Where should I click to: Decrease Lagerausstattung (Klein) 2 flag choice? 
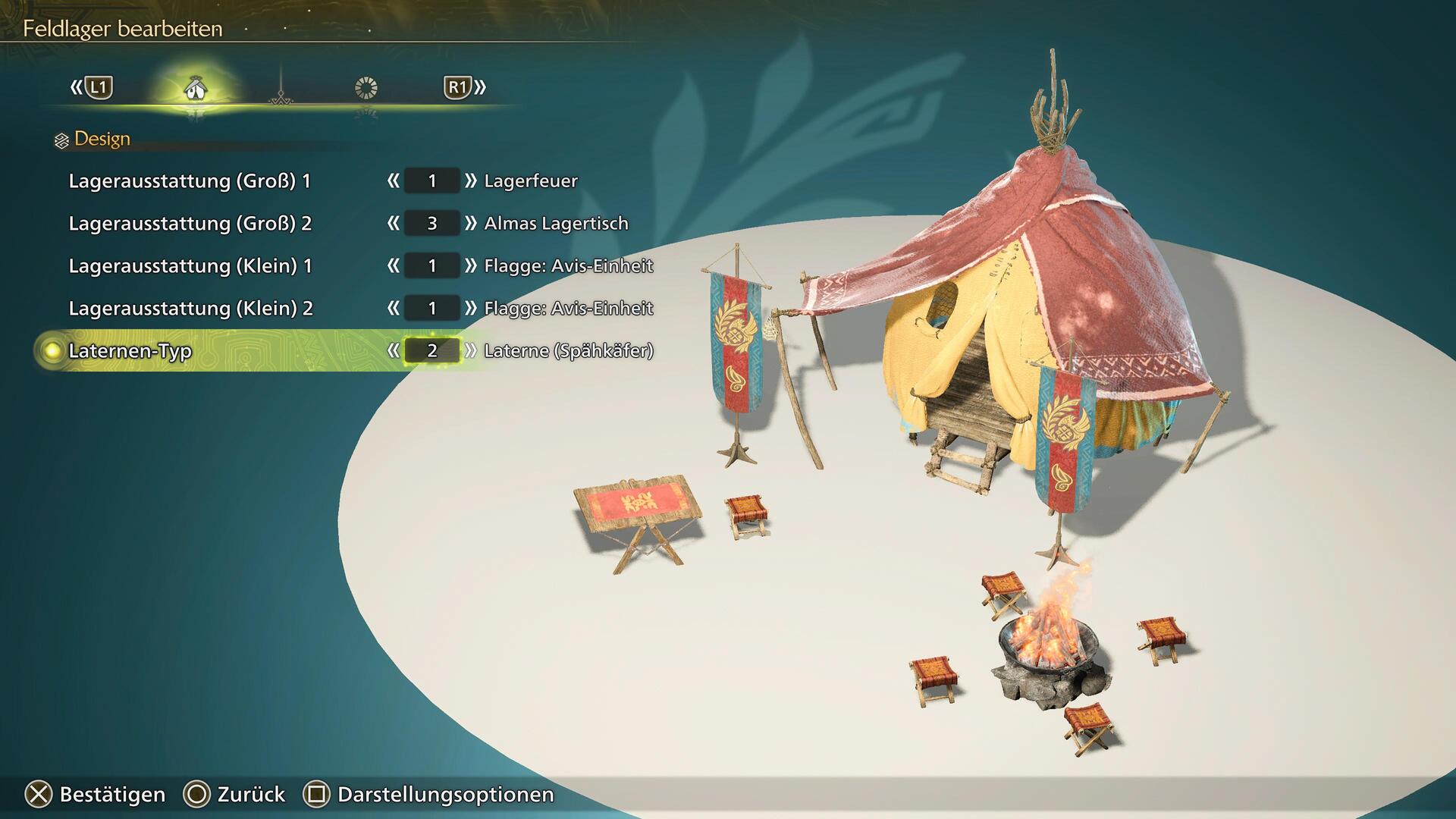click(393, 309)
